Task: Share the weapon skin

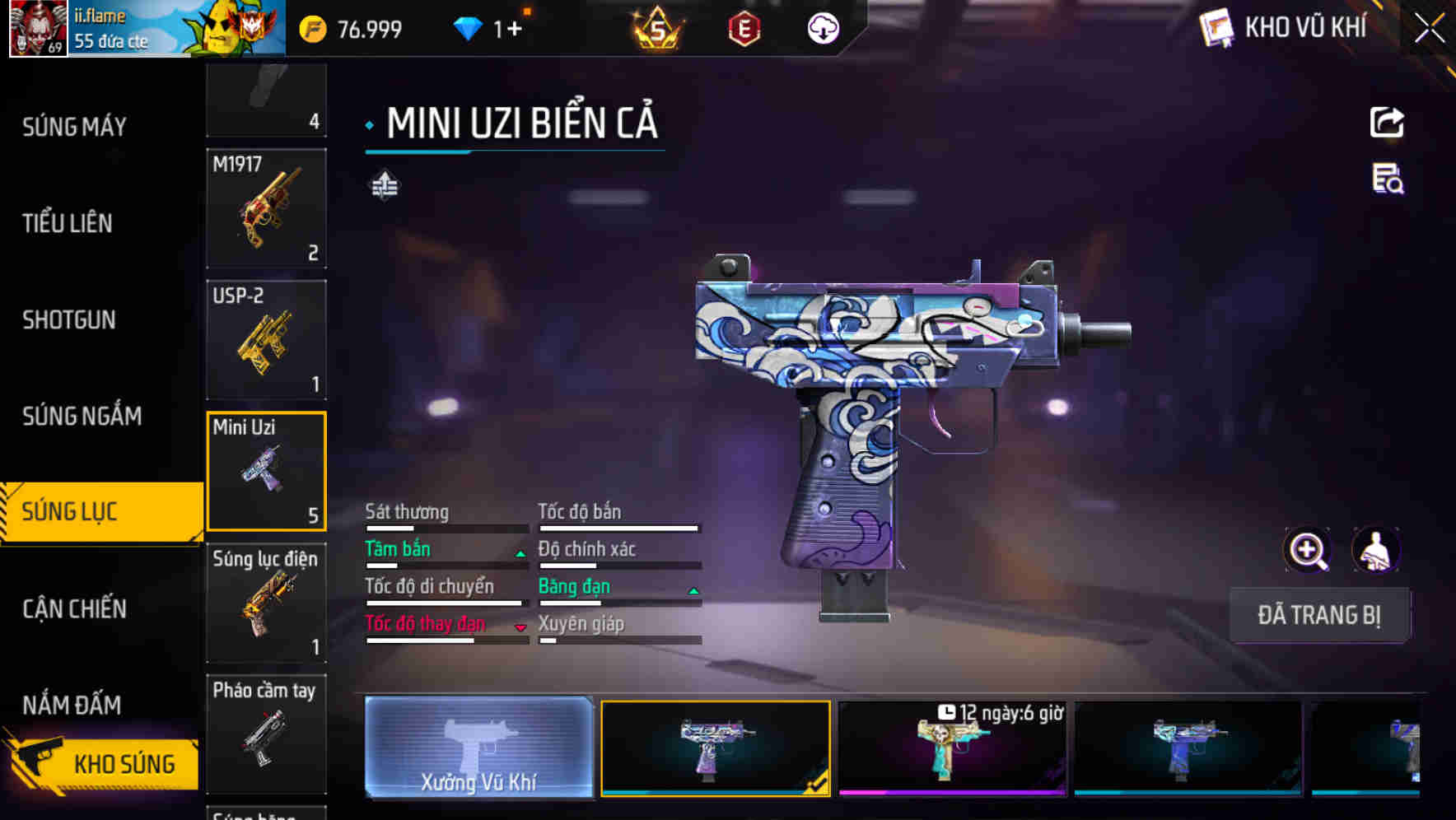Action: coord(1387,123)
